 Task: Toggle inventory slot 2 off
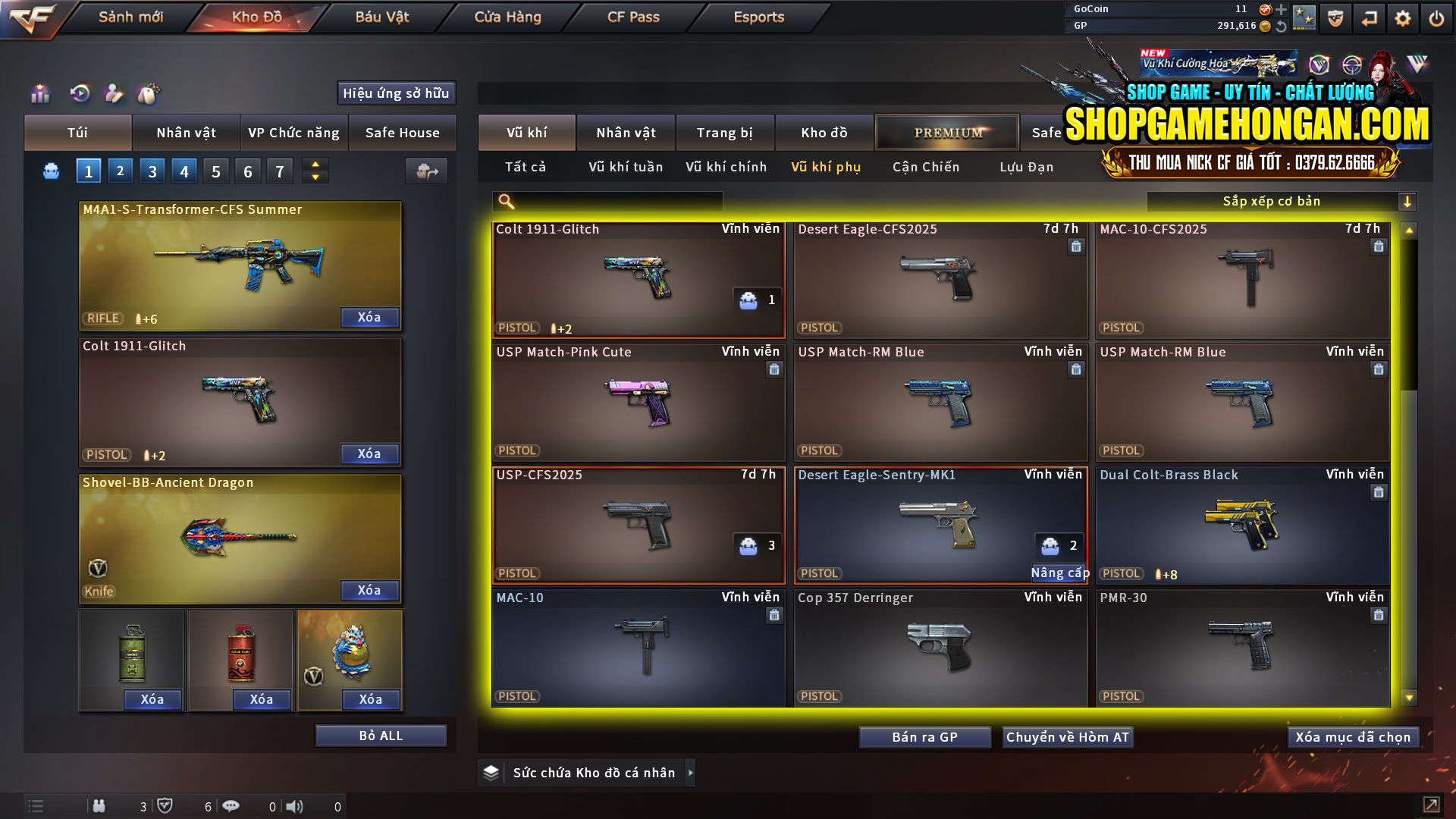coord(120,171)
